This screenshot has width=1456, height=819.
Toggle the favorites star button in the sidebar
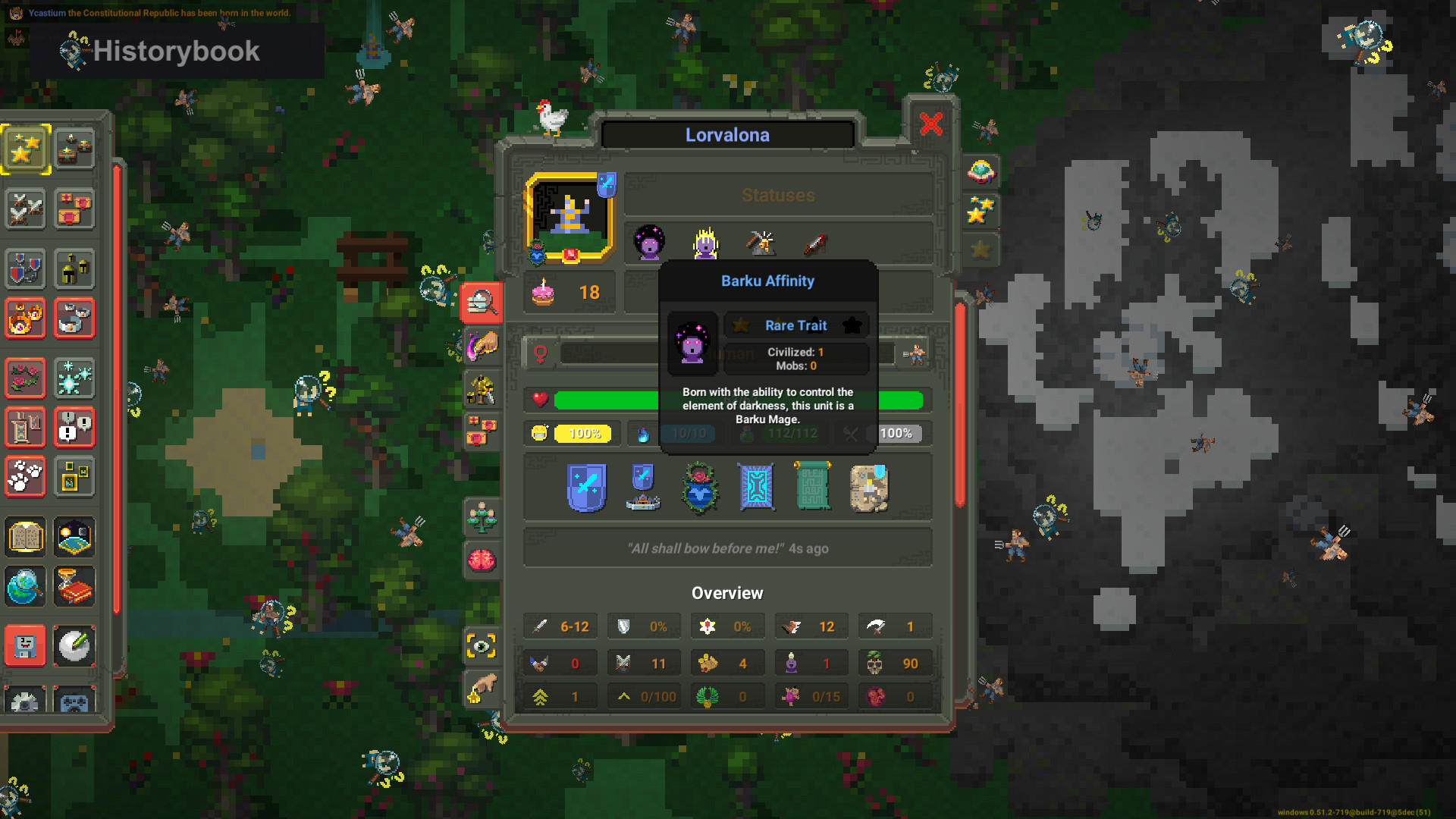25,149
